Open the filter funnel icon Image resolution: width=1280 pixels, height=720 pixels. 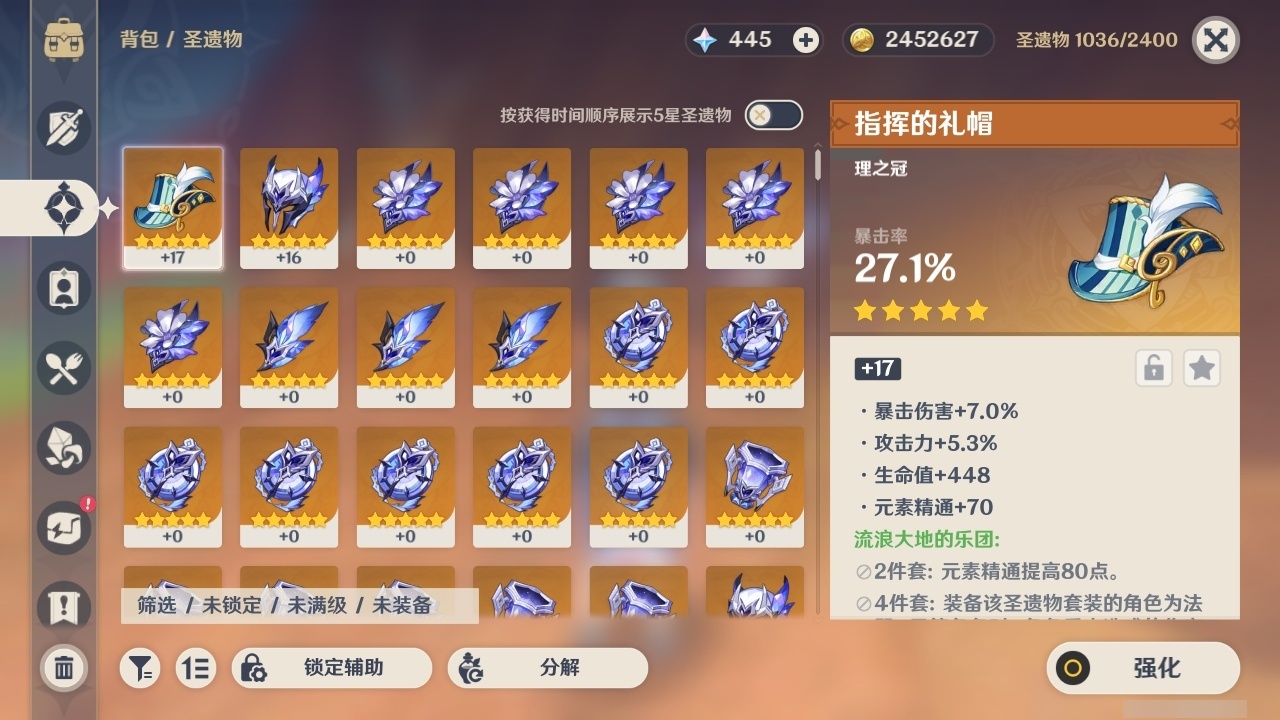[140, 668]
